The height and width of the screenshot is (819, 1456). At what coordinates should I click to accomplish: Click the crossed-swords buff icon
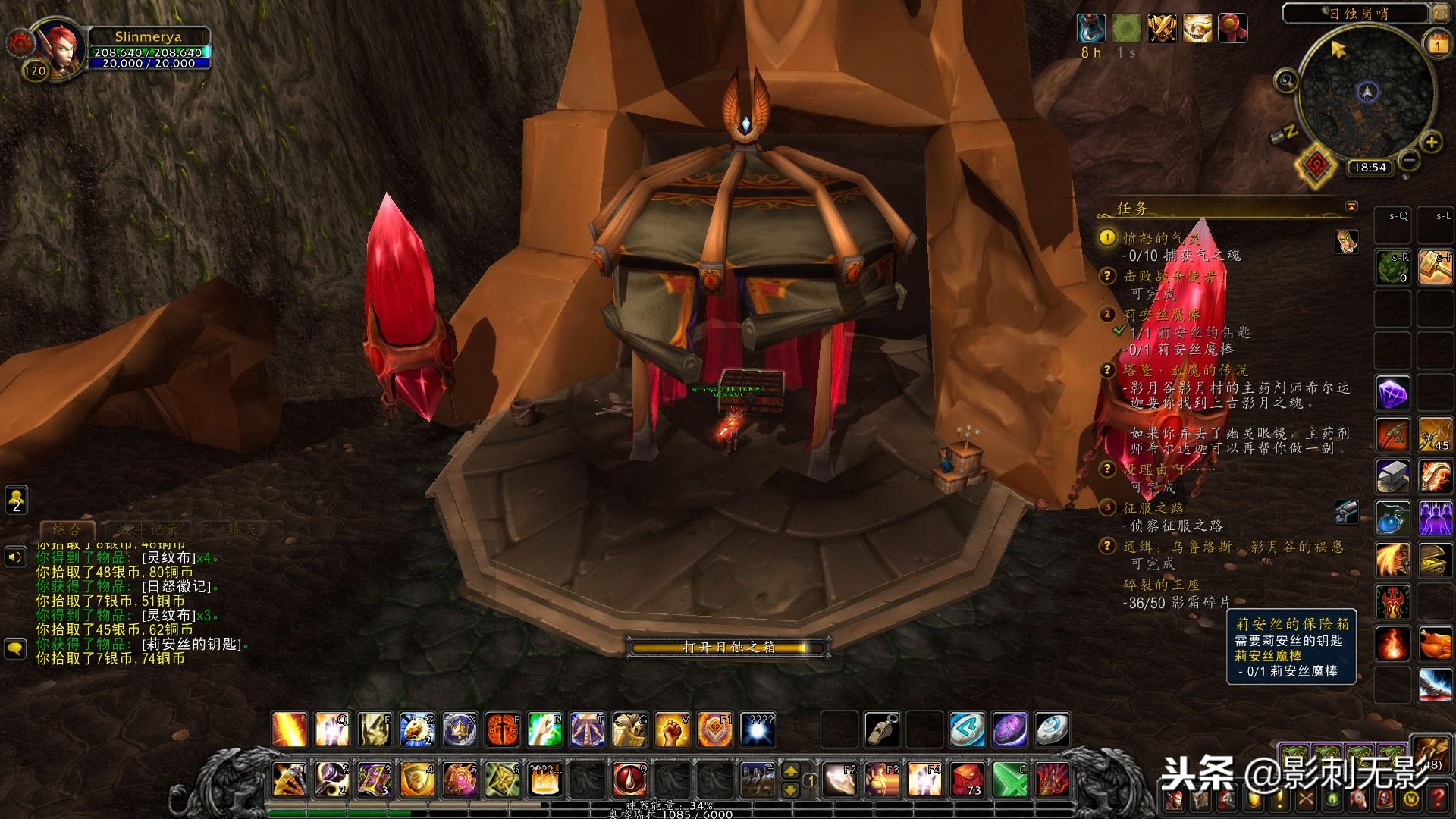point(1161,30)
